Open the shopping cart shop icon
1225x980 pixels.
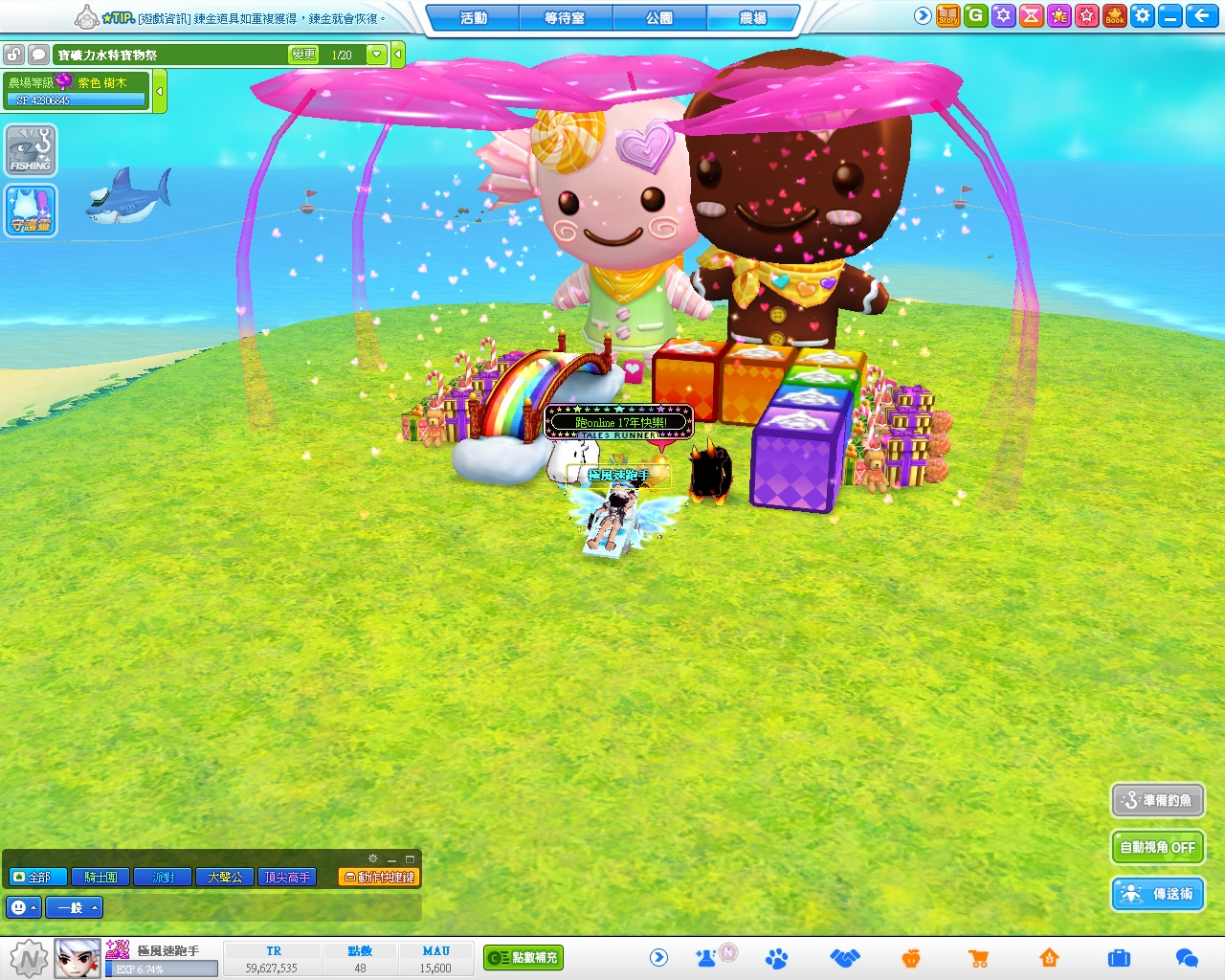pos(978,958)
